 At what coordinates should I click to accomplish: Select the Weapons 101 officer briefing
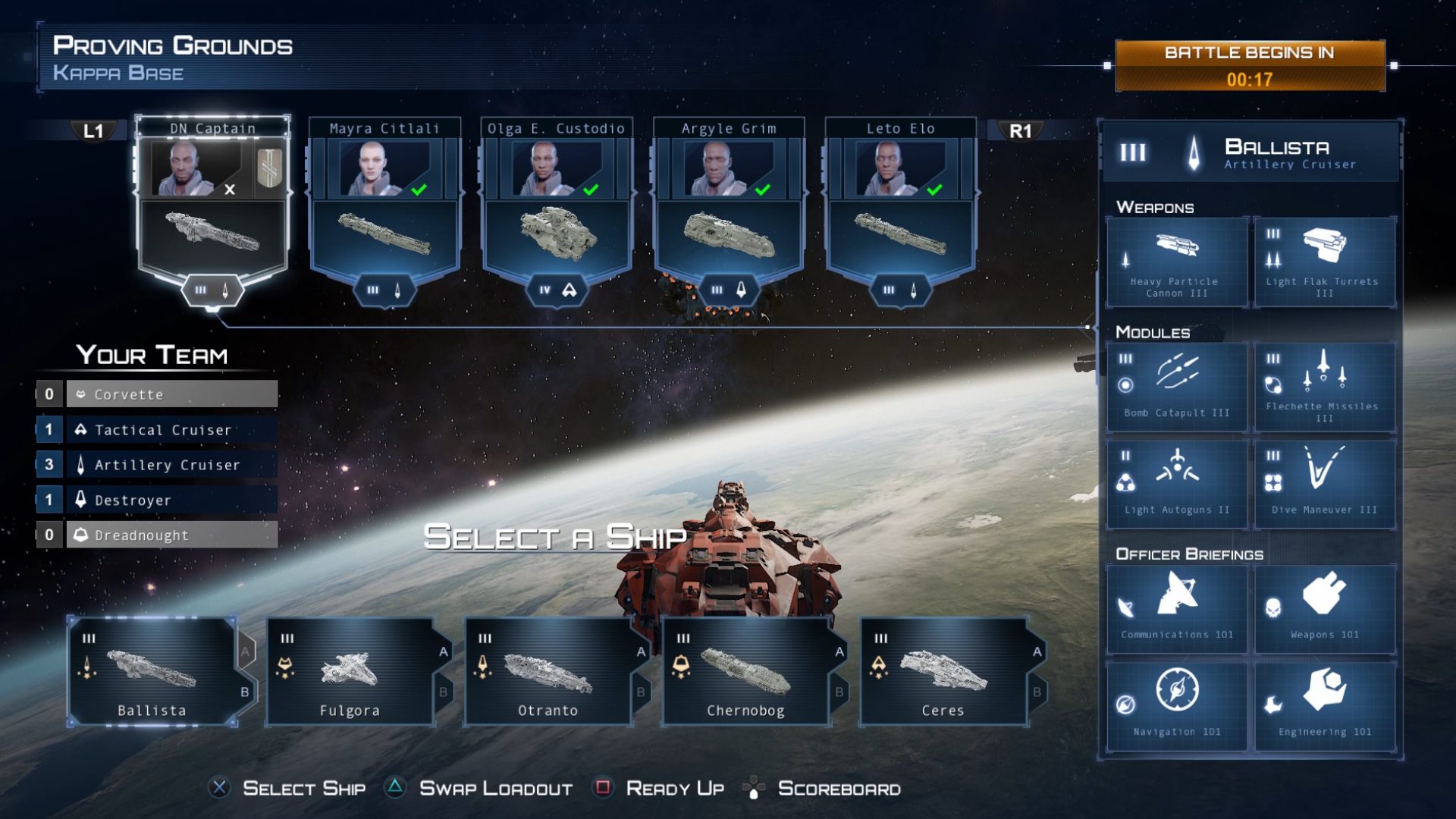1324,609
